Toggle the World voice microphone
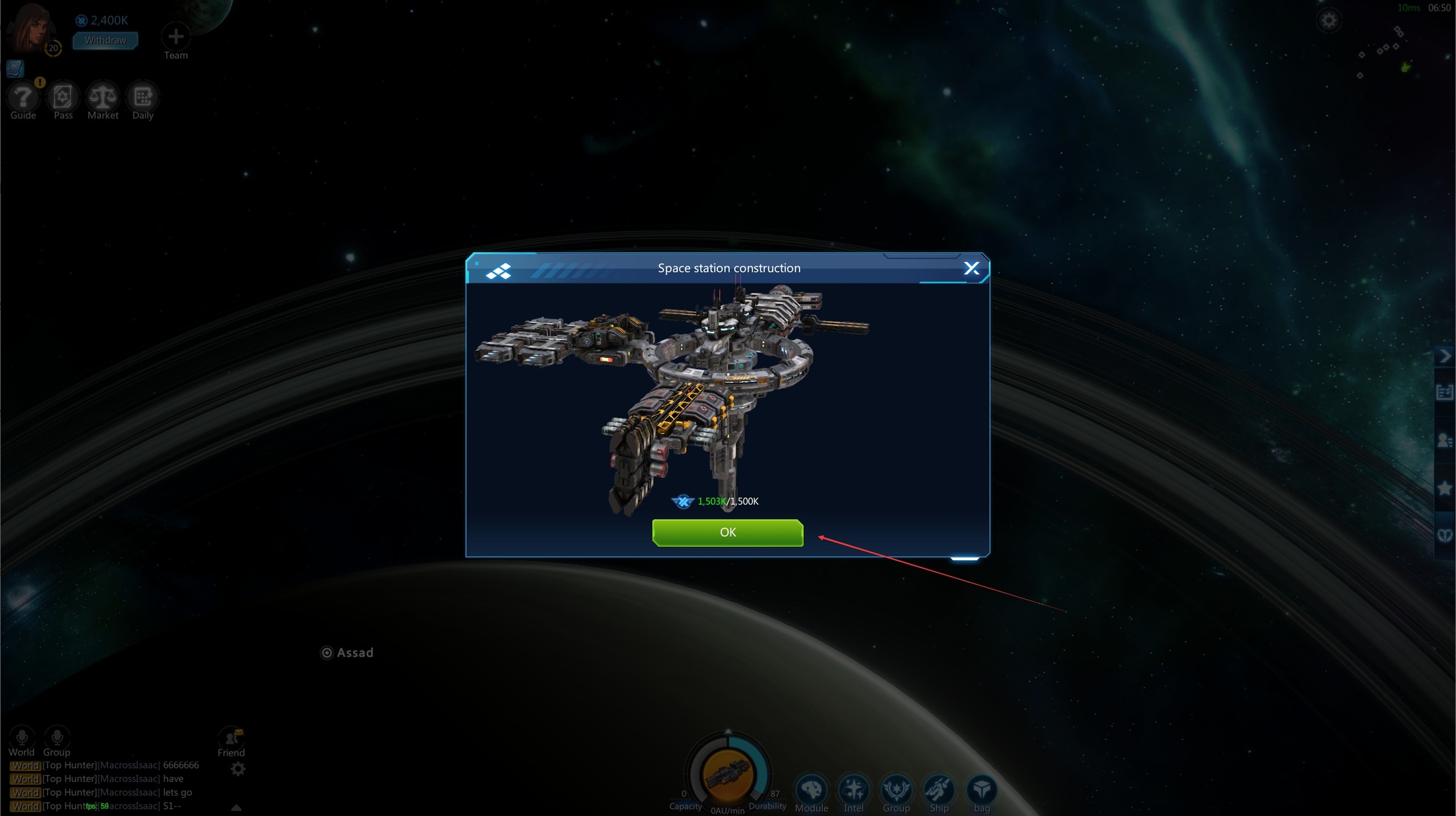Viewport: 1456px width, 816px height. click(21, 737)
